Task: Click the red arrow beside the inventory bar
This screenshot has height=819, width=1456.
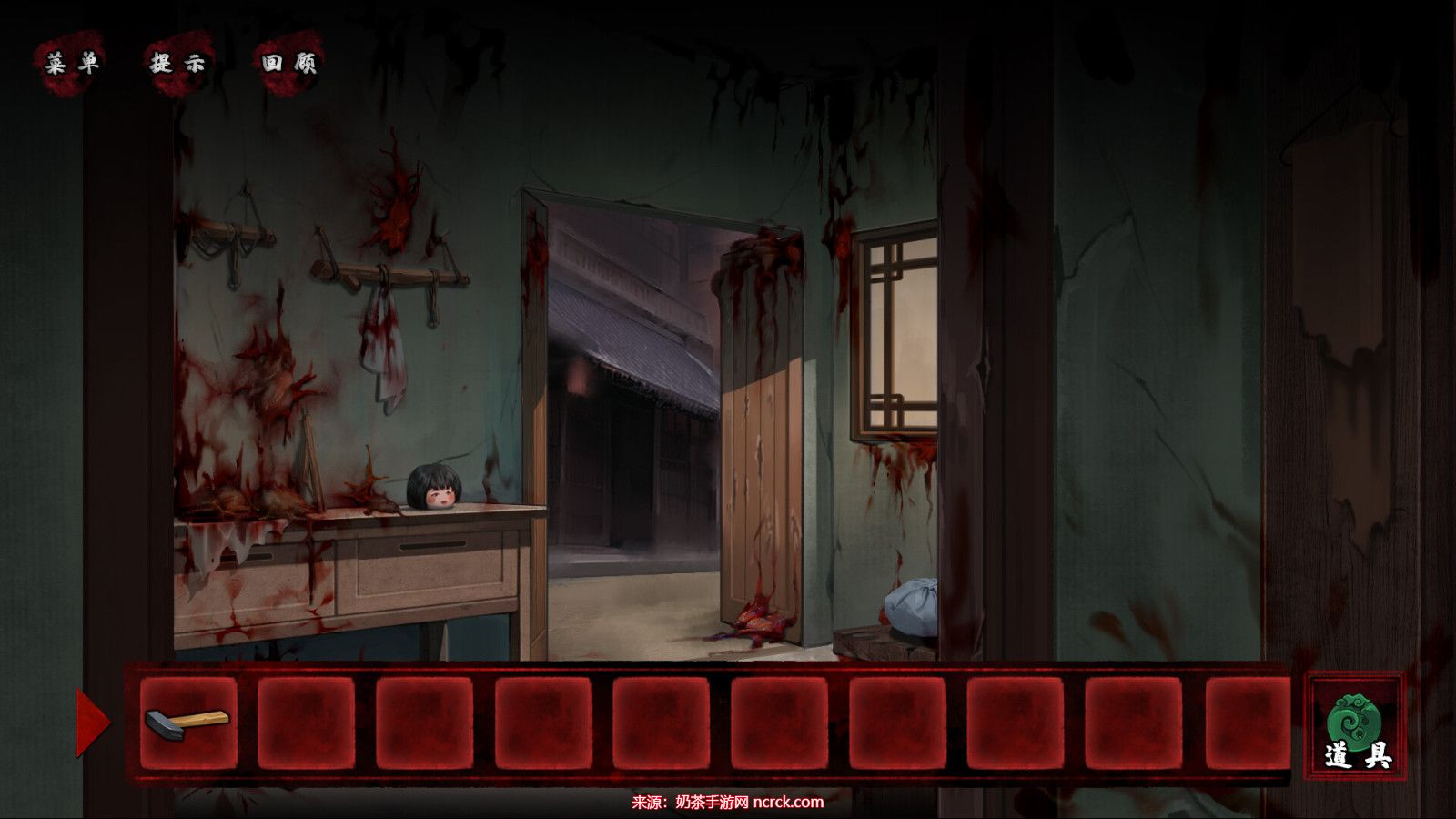Action: click(x=91, y=723)
